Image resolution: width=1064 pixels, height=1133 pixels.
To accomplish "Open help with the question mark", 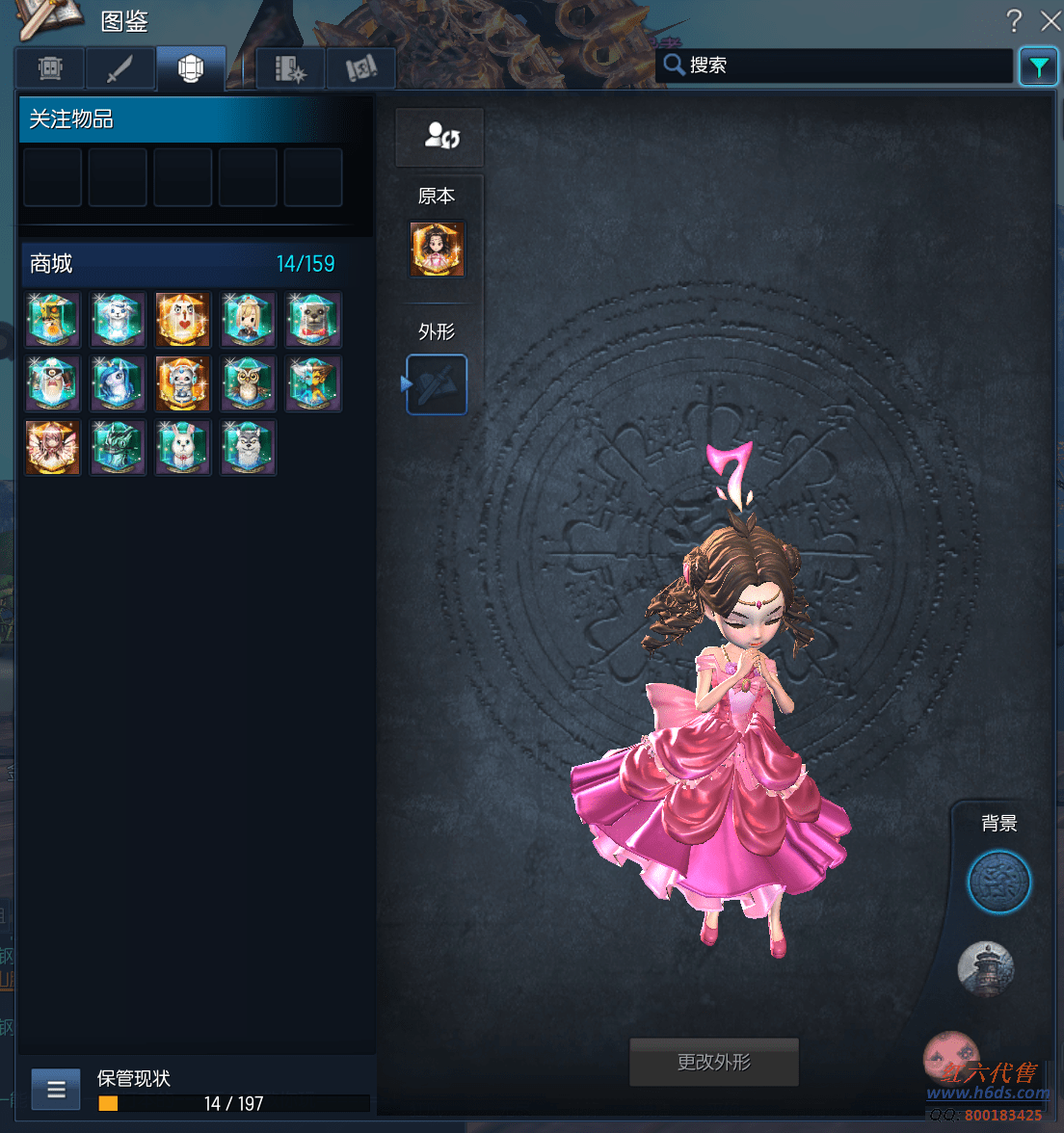I will coord(1013,20).
